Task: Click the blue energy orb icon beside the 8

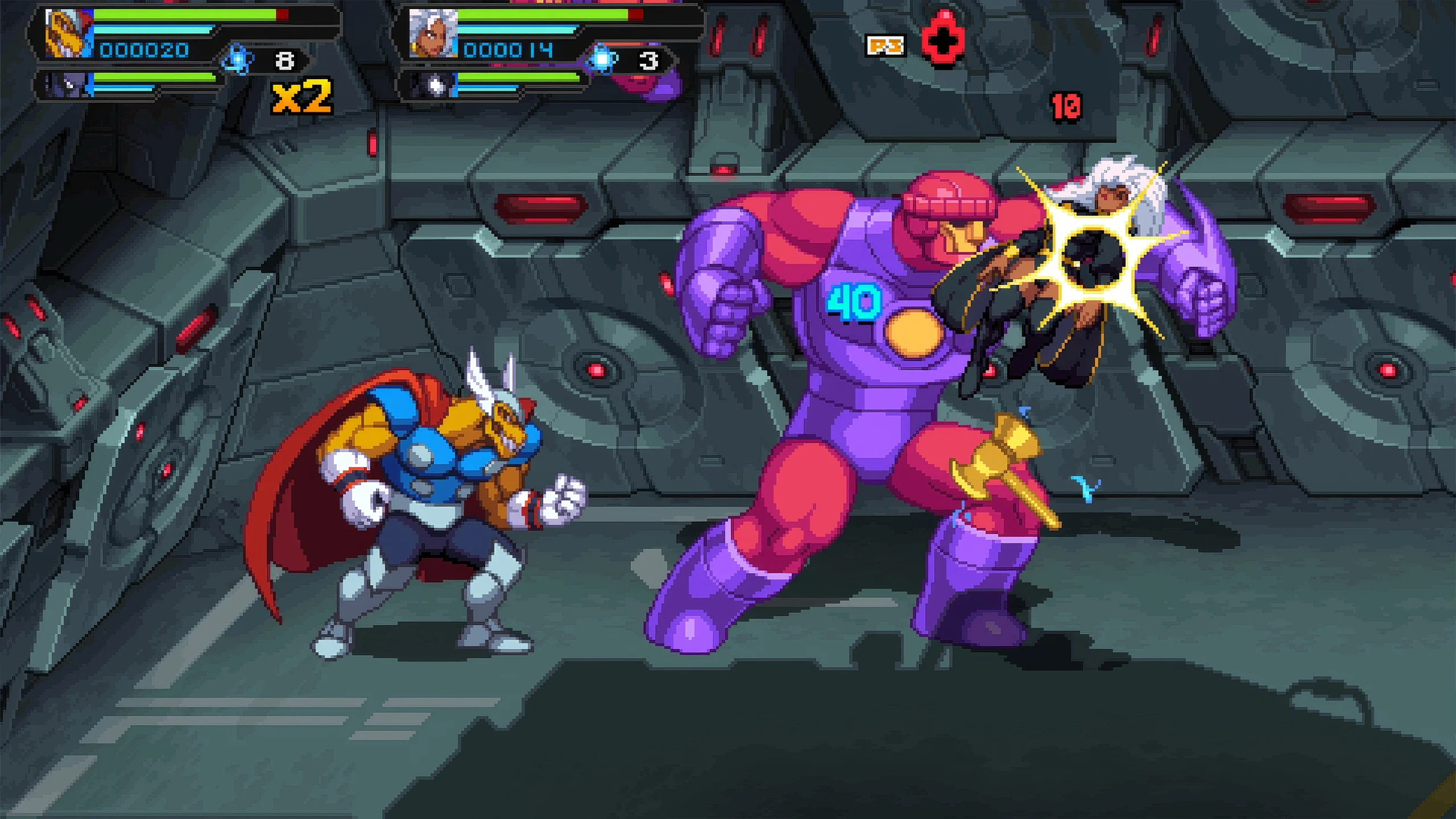Action: click(x=237, y=60)
